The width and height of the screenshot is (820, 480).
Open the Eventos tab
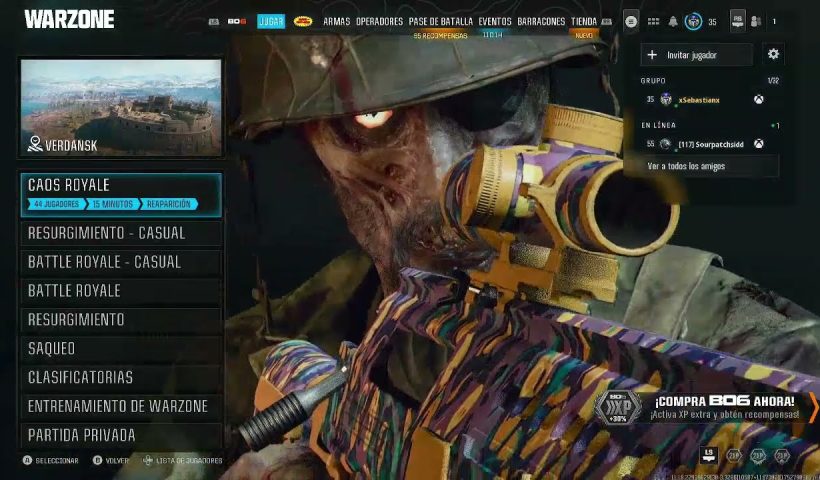495,21
